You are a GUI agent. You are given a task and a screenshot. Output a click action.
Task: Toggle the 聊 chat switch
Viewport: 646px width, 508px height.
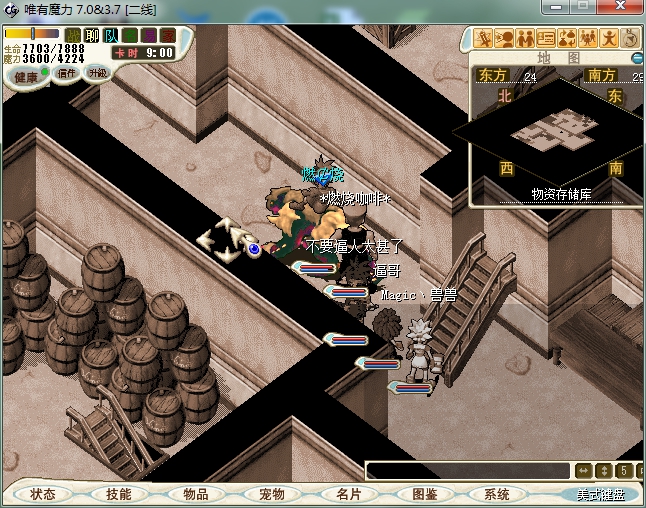click(x=92, y=36)
